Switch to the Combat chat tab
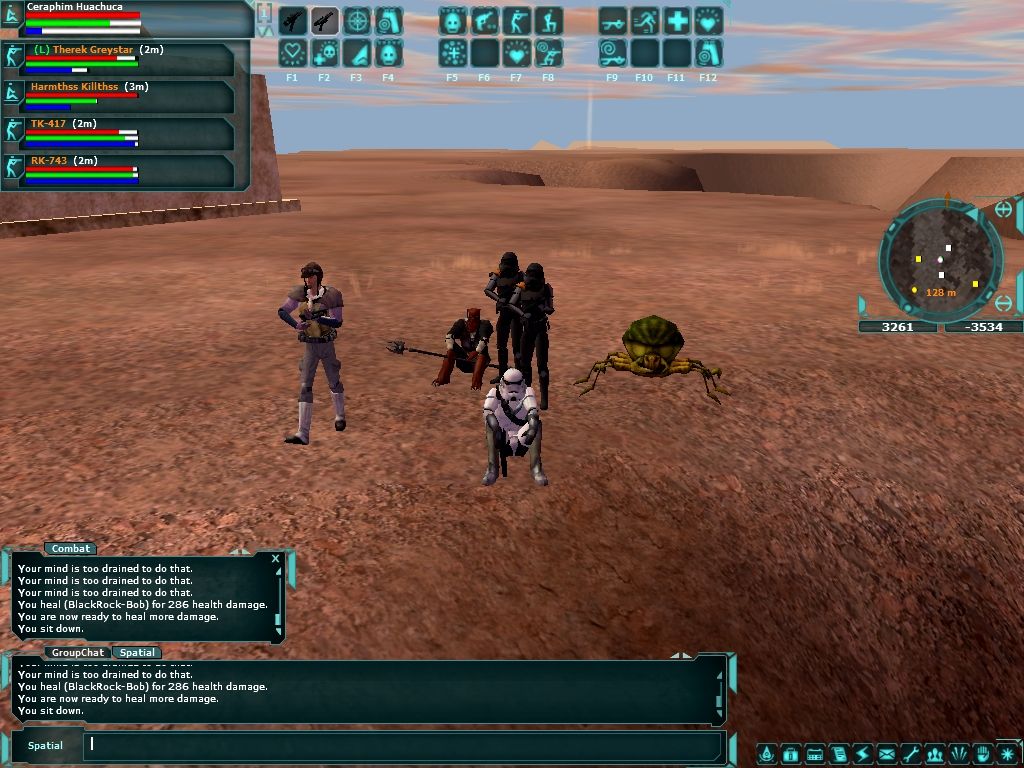Screen dimensions: 1024x768 71,548
